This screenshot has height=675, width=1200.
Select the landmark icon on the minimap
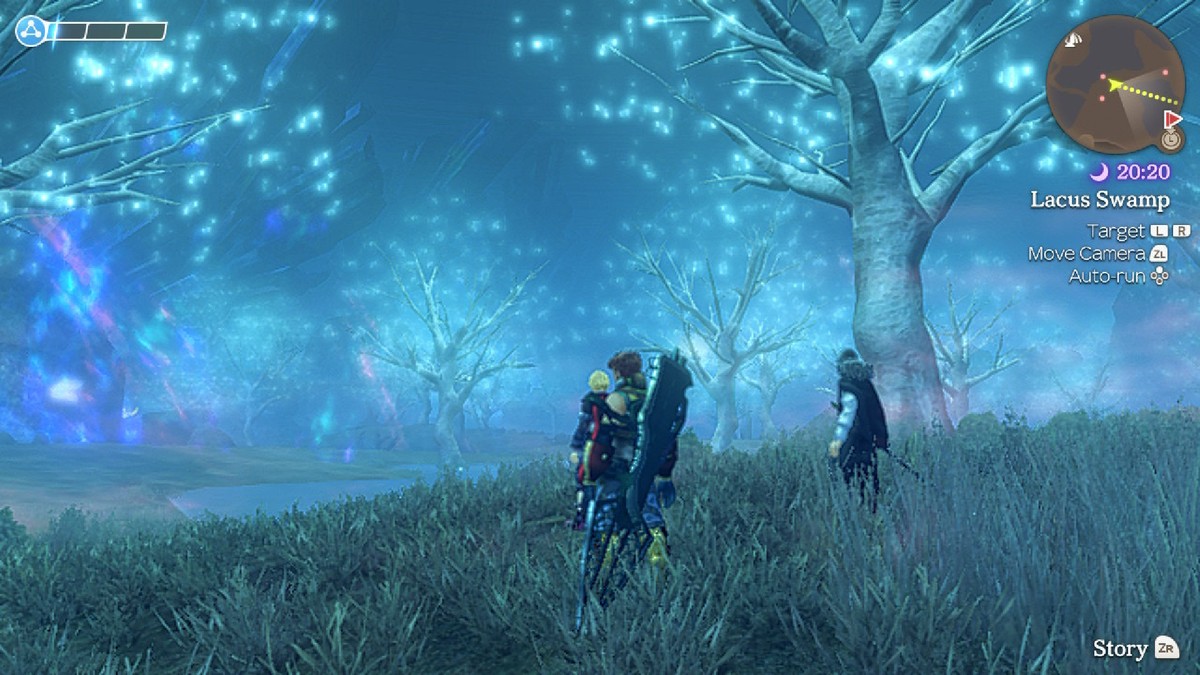coord(1074,40)
